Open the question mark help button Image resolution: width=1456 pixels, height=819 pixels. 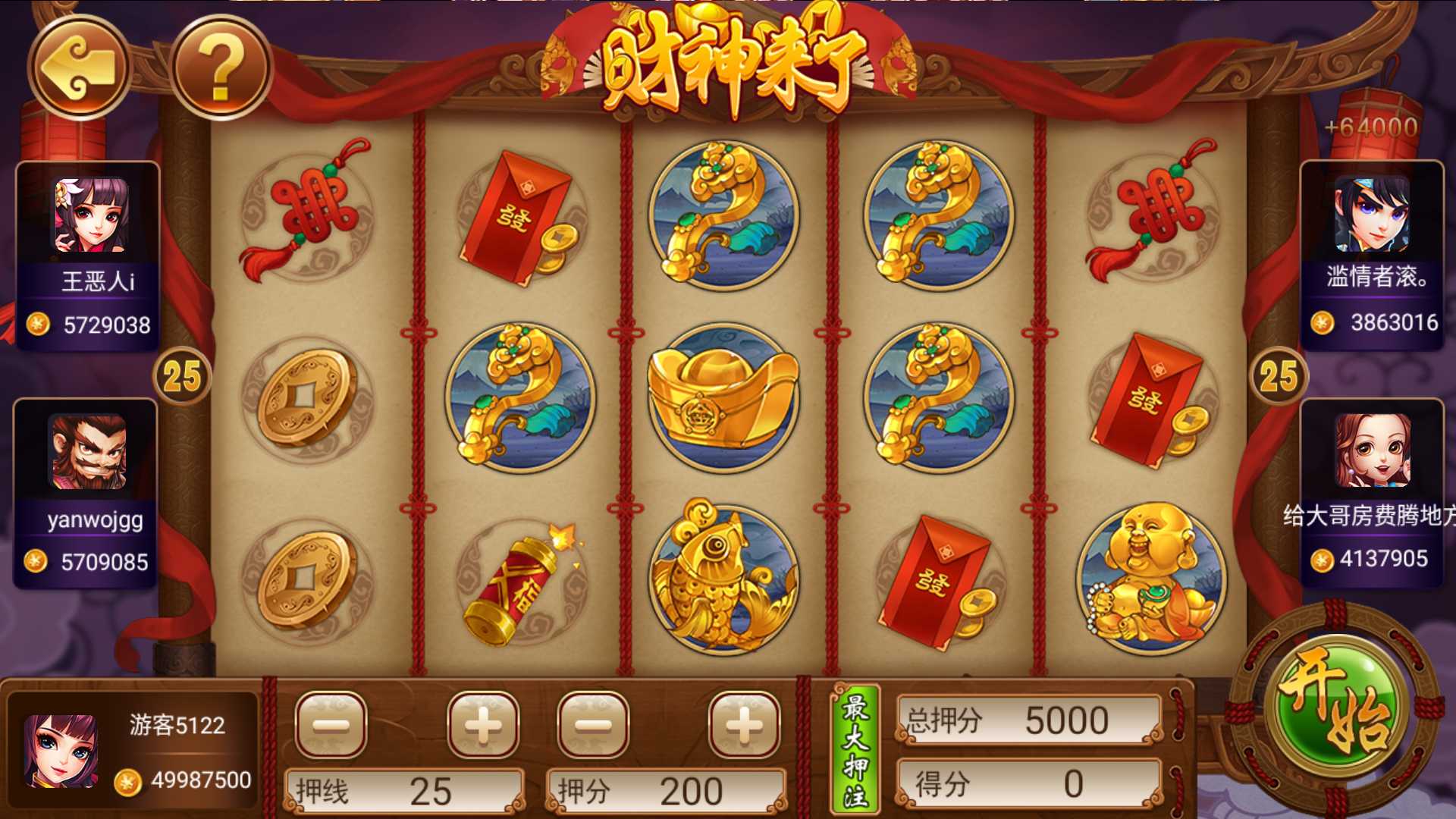click(221, 68)
